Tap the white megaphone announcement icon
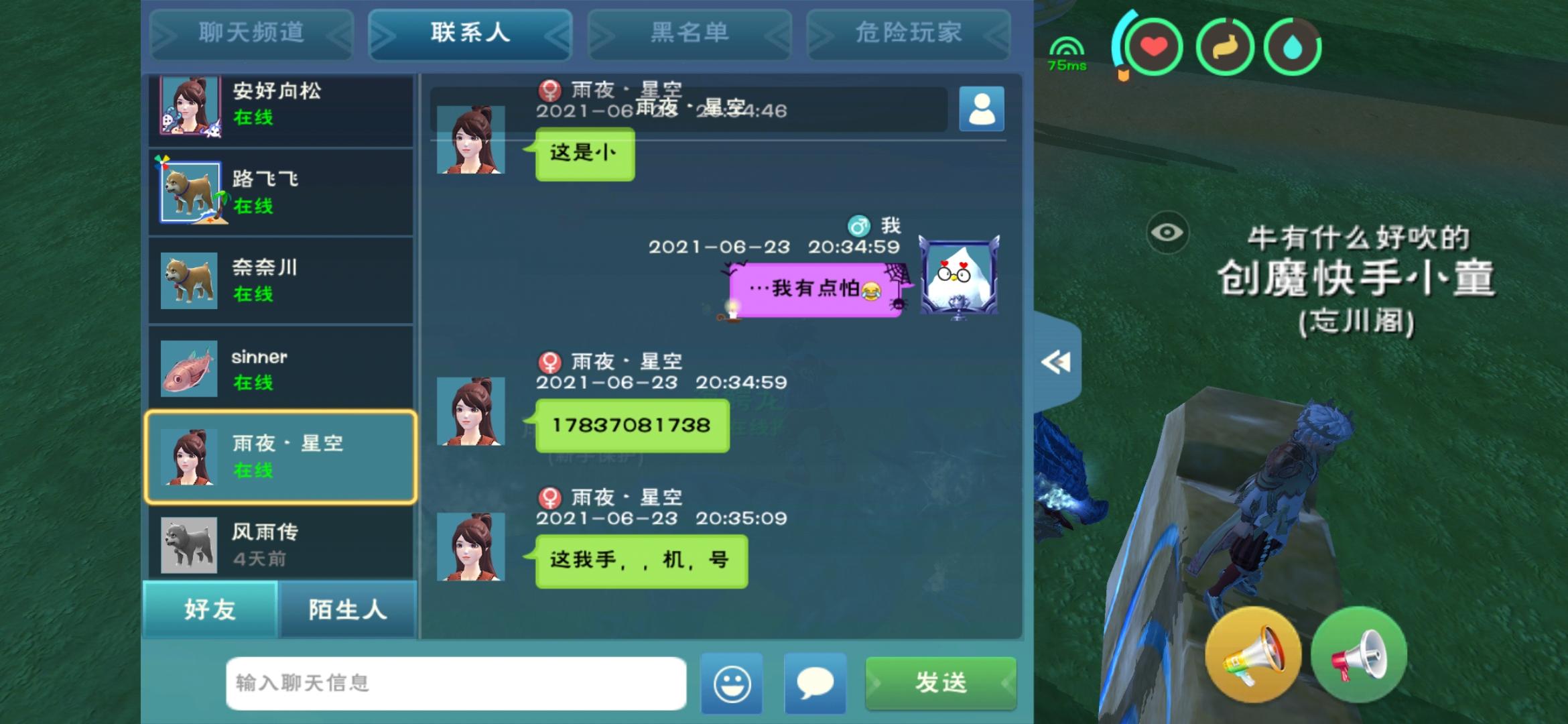 click(x=1358, y=654)
